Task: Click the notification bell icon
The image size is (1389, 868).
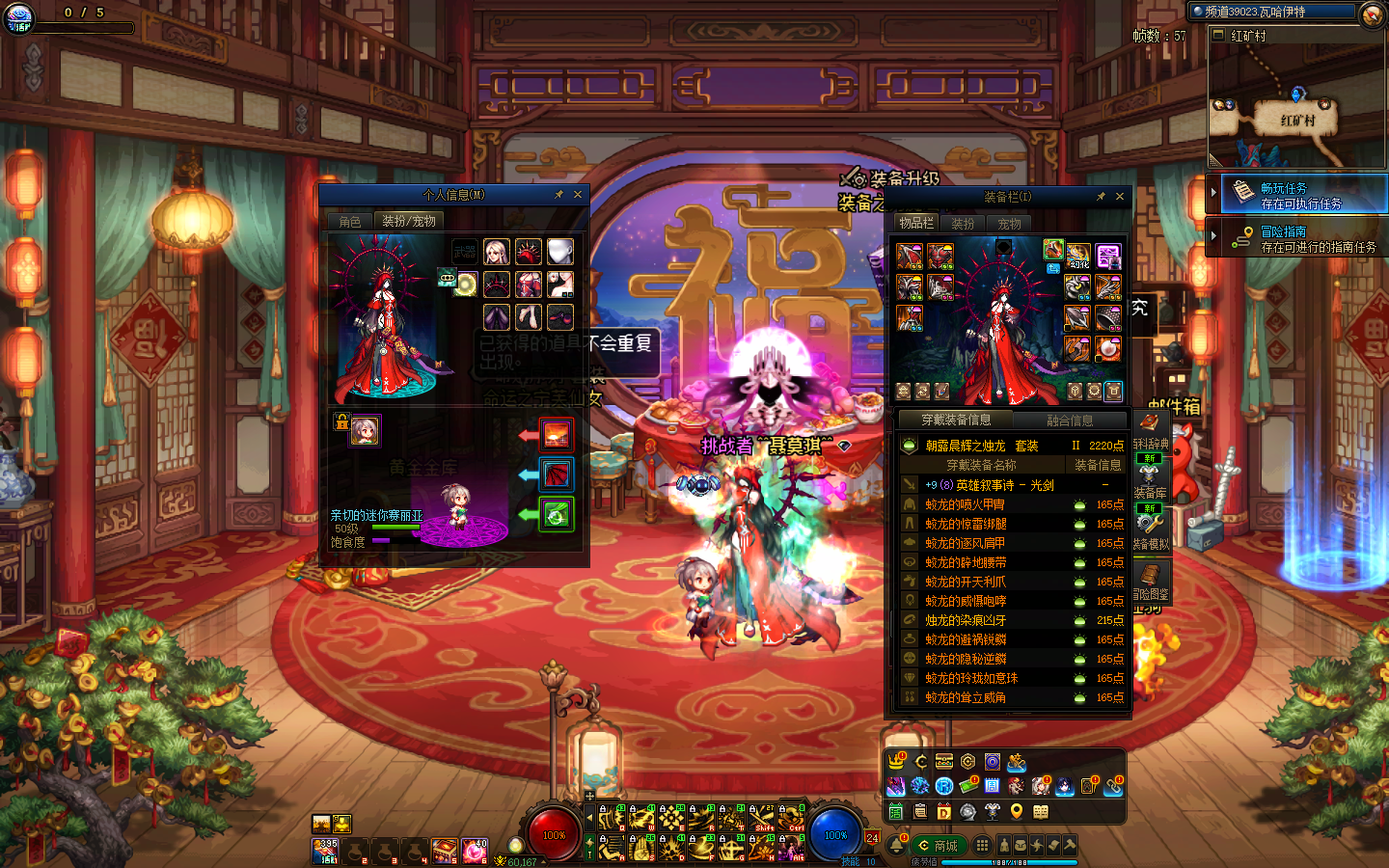Action: (897, 845)
